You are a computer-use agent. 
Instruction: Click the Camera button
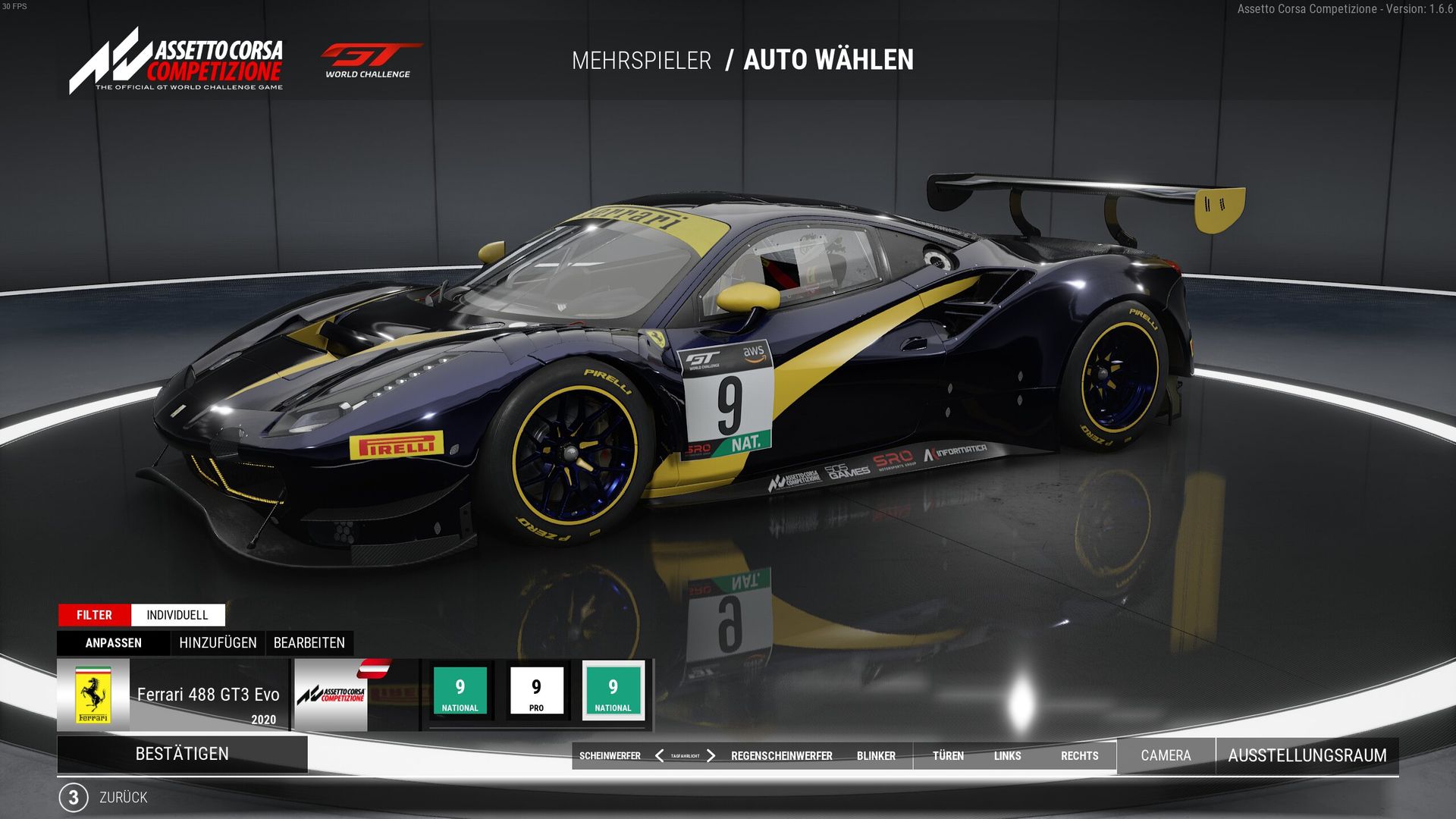click(1166, 755)
